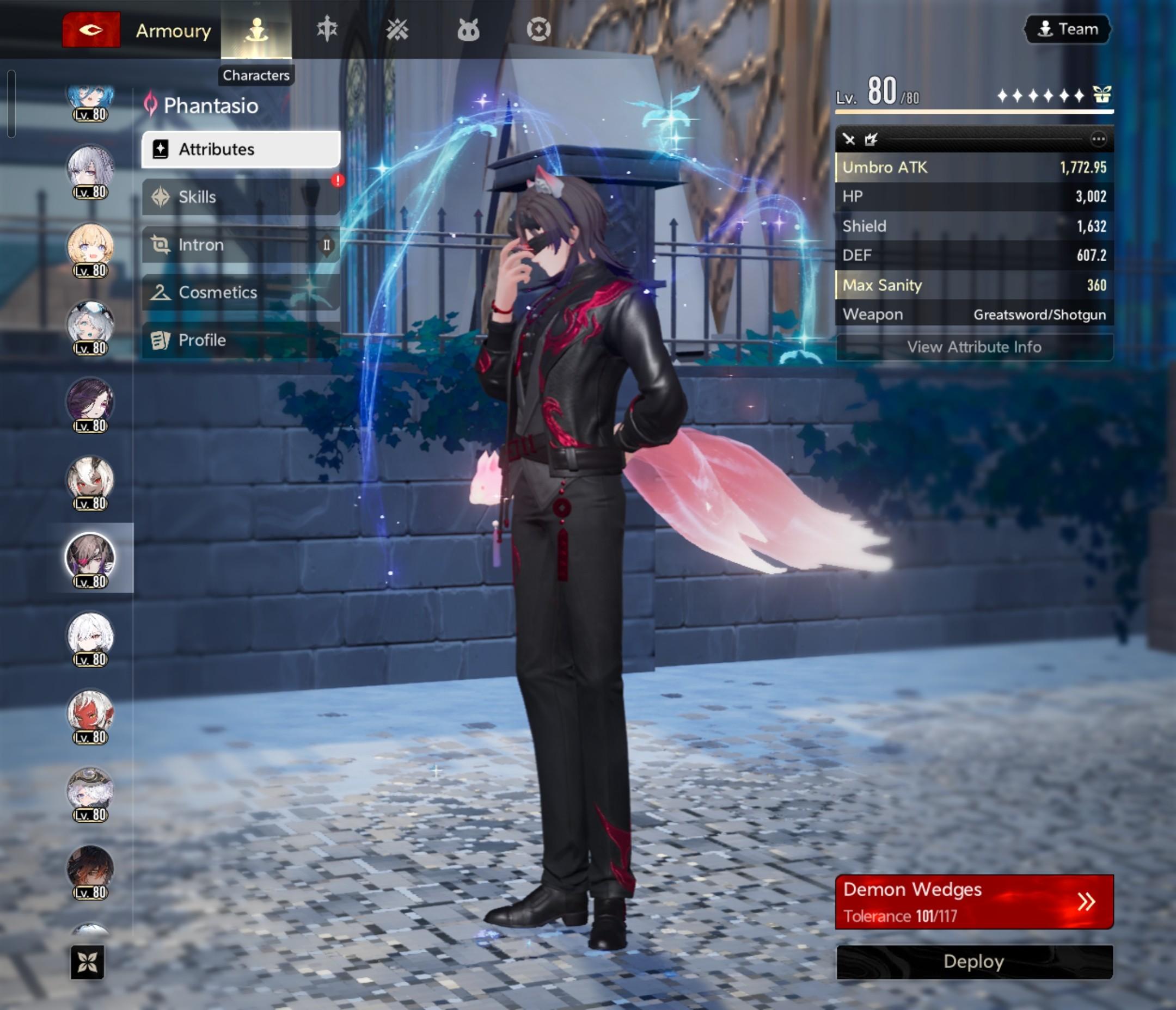
Task: Open the Skills menu entry
Action: click(241, 197)
